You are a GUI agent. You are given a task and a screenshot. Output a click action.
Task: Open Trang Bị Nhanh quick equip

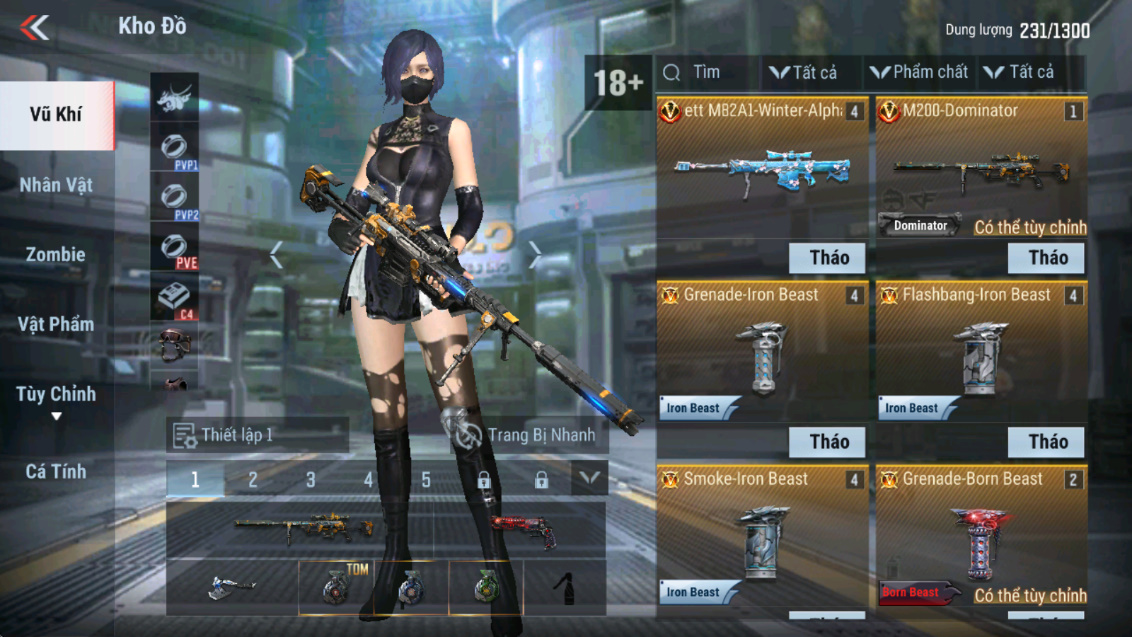tap(524, 435)
